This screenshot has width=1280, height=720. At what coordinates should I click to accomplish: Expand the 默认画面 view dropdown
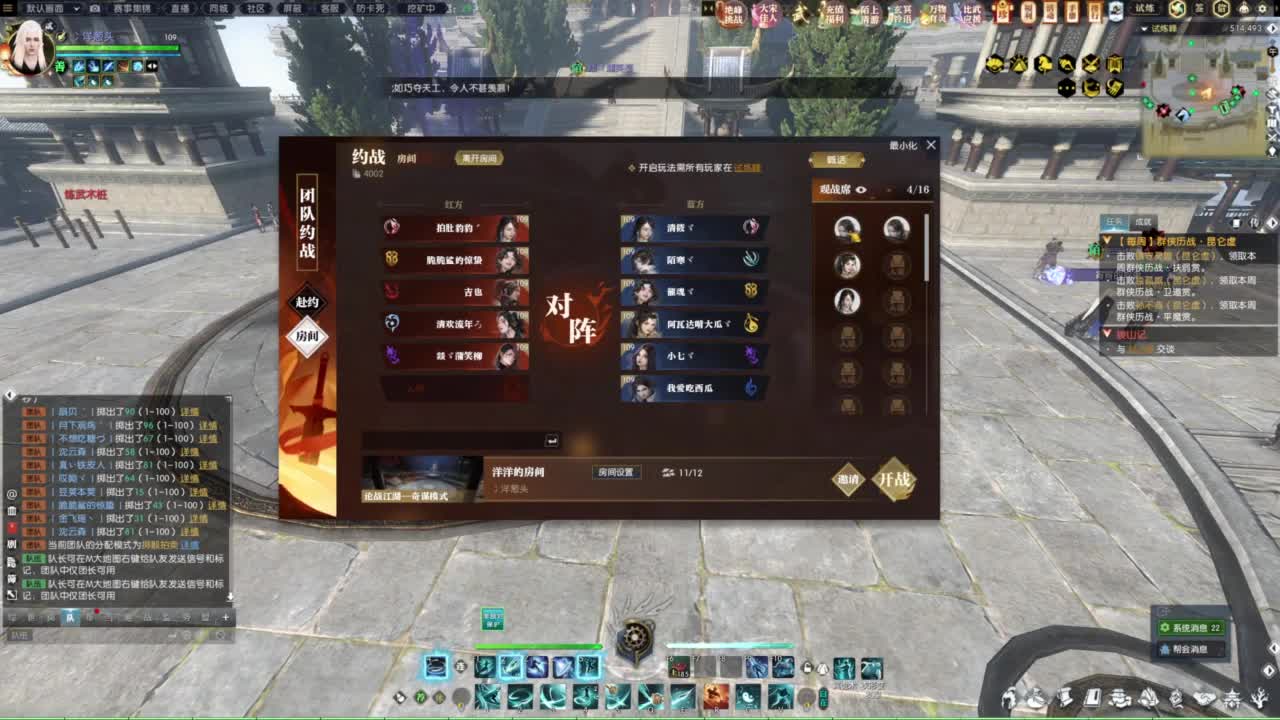[77, 12]
